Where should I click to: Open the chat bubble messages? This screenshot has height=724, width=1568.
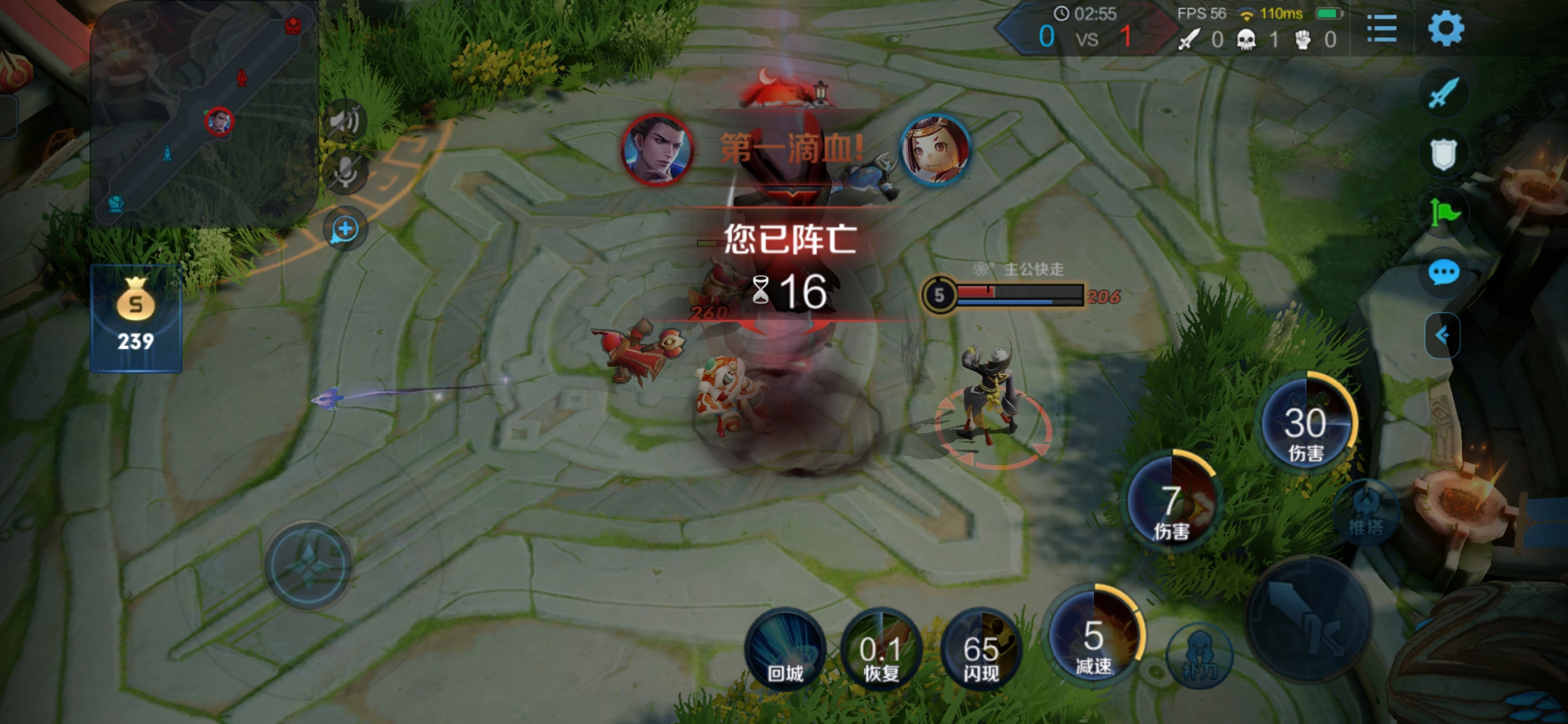[x=1443, y=273]
